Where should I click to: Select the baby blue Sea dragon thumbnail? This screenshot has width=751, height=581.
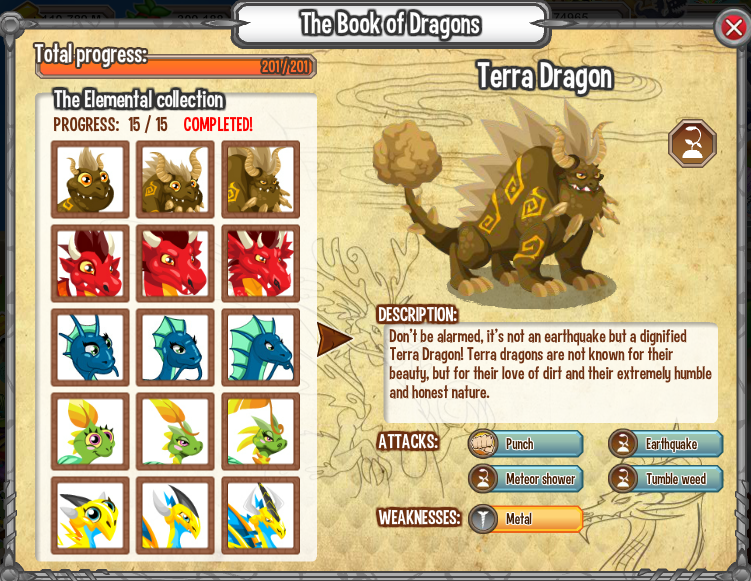point(91,348)
